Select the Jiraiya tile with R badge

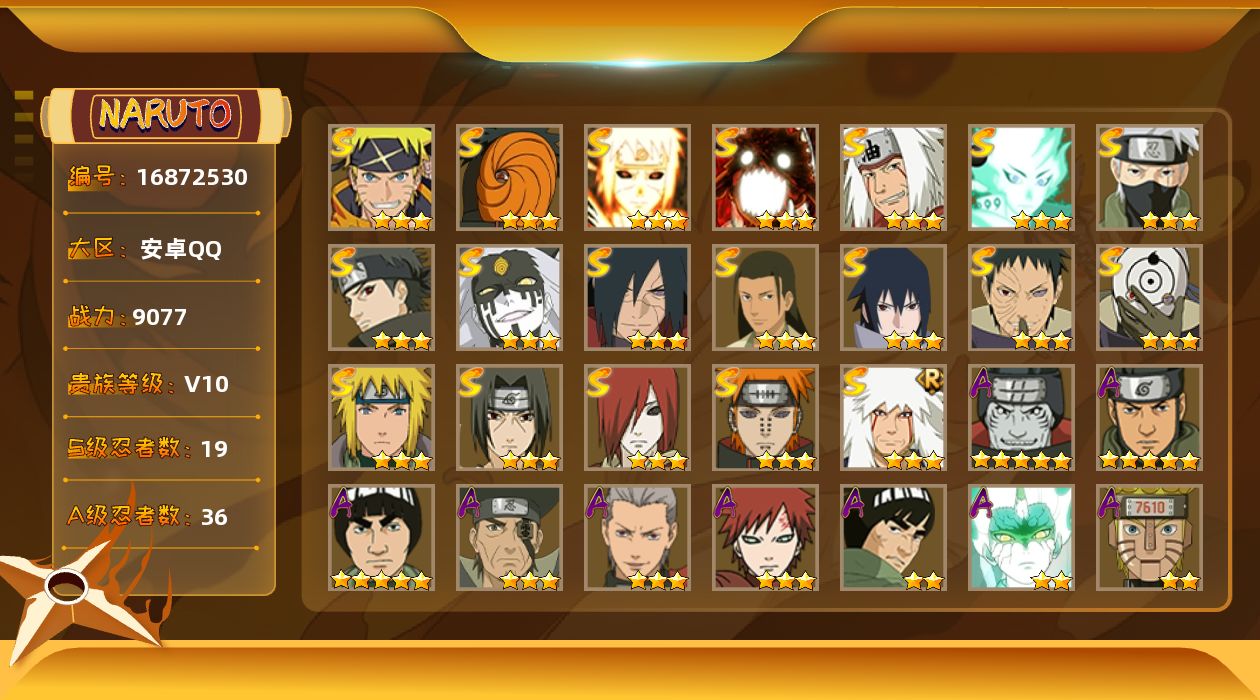pyautogui.click(x=893, y=417)
